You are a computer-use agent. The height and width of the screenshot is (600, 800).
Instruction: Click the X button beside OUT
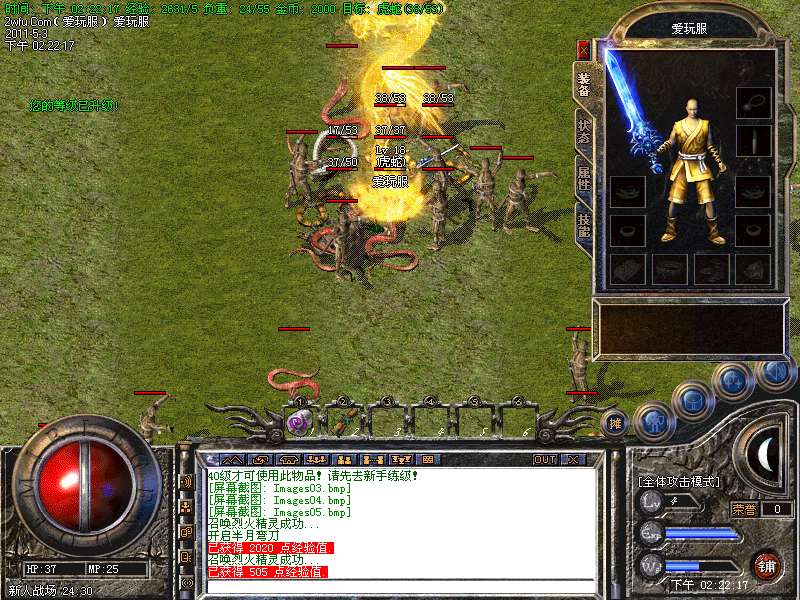click(x=572, y=459)
